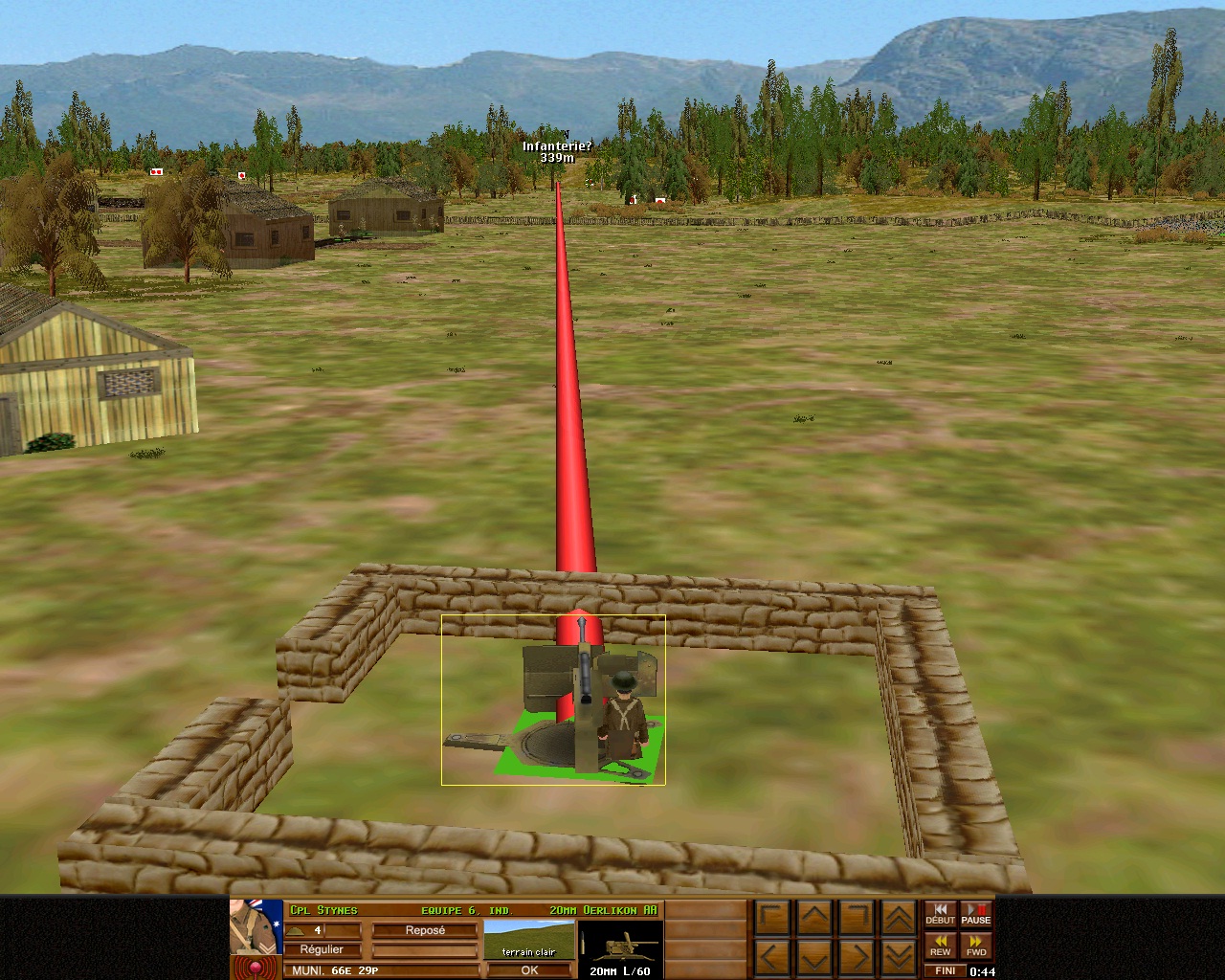Rotate camera using top-left corner bracket button
Image resolution: width=1225 pixels, height=980 pixels.
coord(773,919)
